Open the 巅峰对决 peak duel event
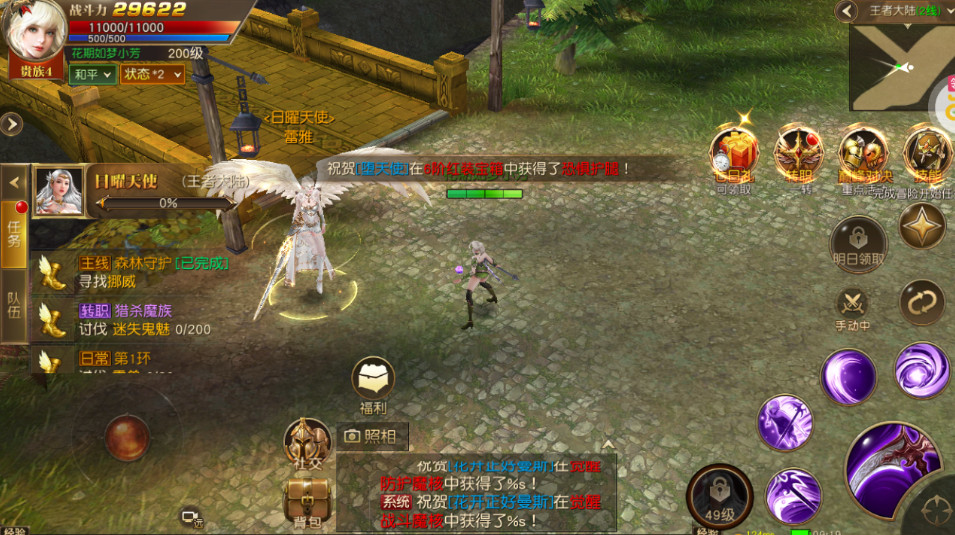Image resolution: width=955 pixels, height=535 pixels. click(862, 153)
